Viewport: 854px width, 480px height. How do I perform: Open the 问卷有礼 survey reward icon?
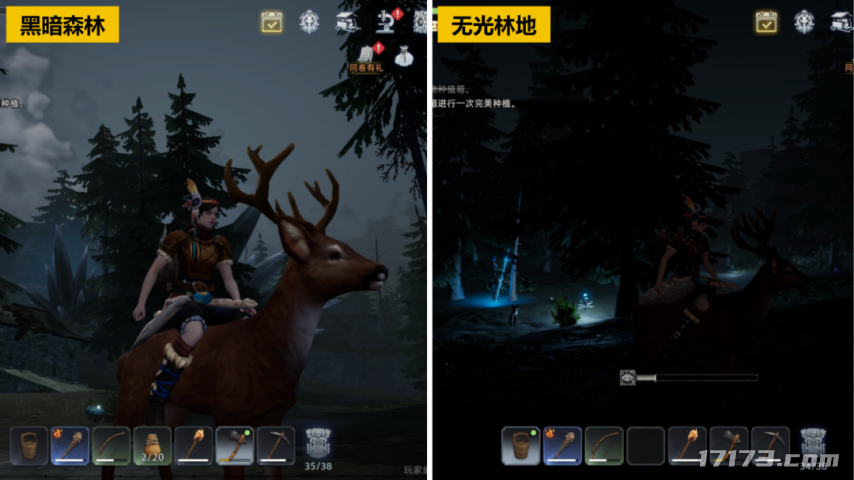366,55
